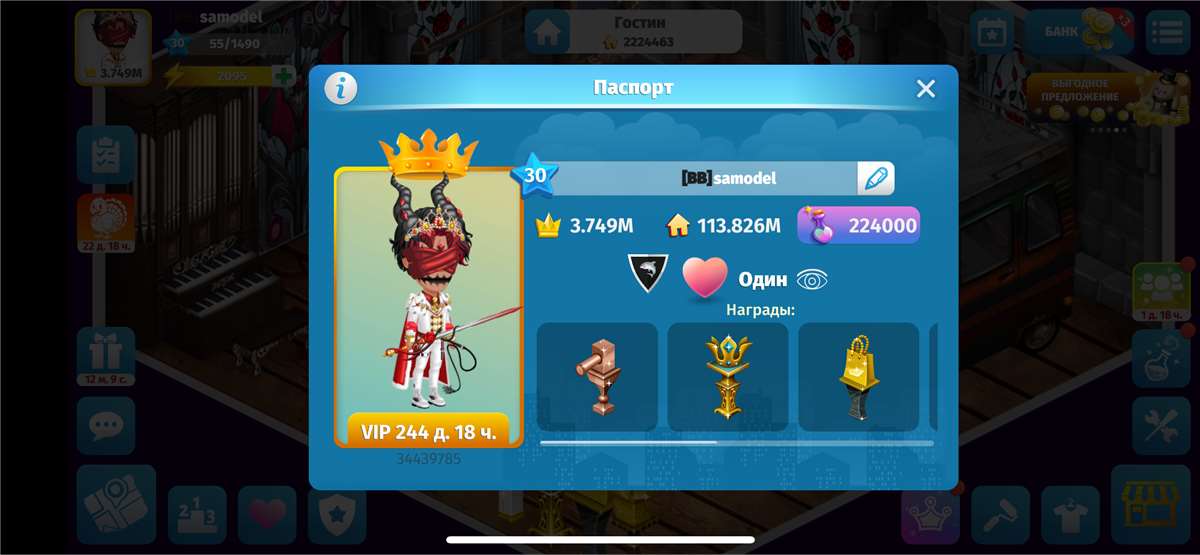This screenshot has width=1200, height=555.
Task: Open the passport info button
Action: tap(341, 89)
